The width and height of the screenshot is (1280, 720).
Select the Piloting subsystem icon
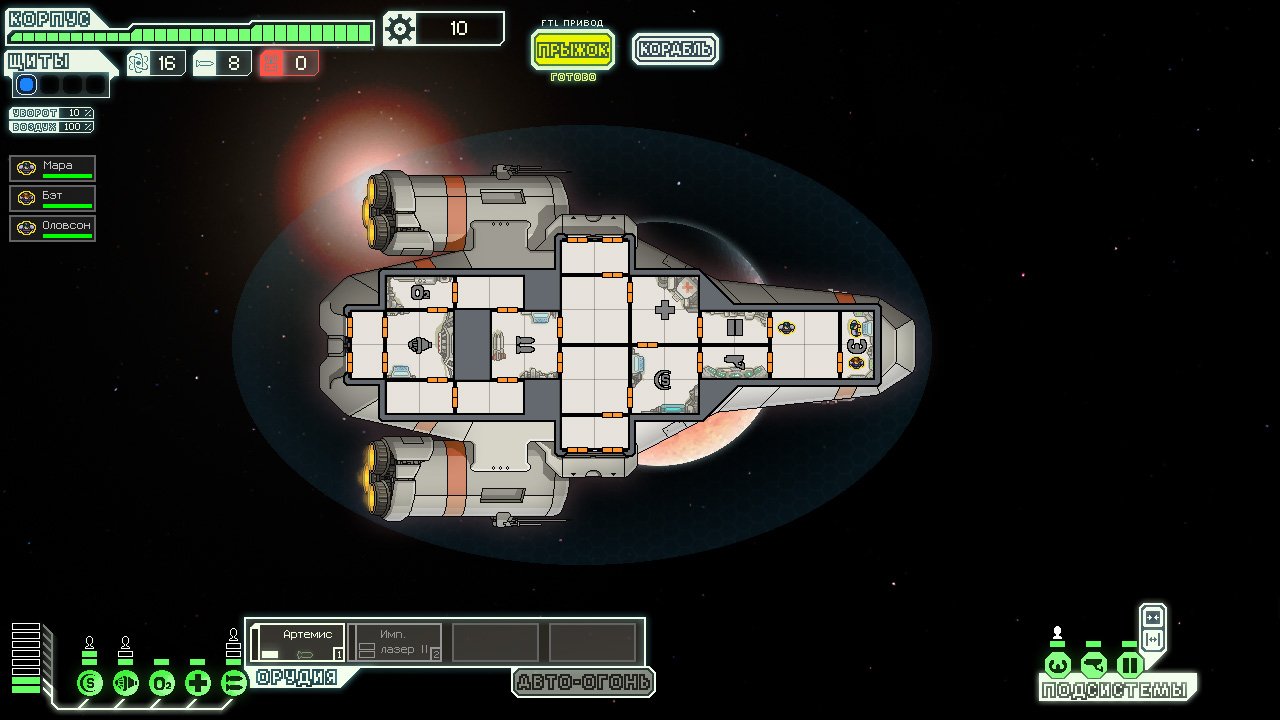click(1058, 665)
